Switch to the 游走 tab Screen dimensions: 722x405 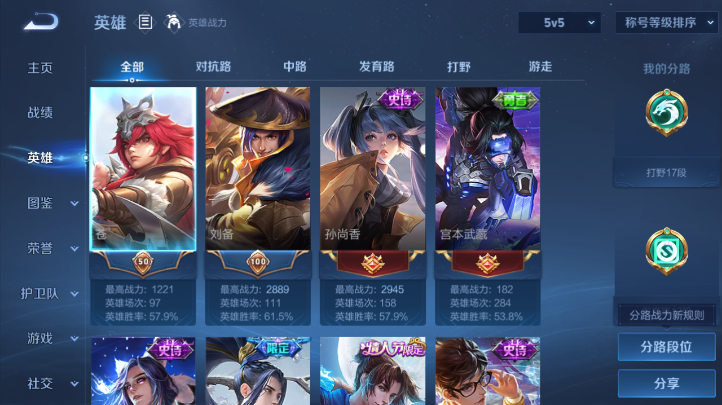(540, 67)
